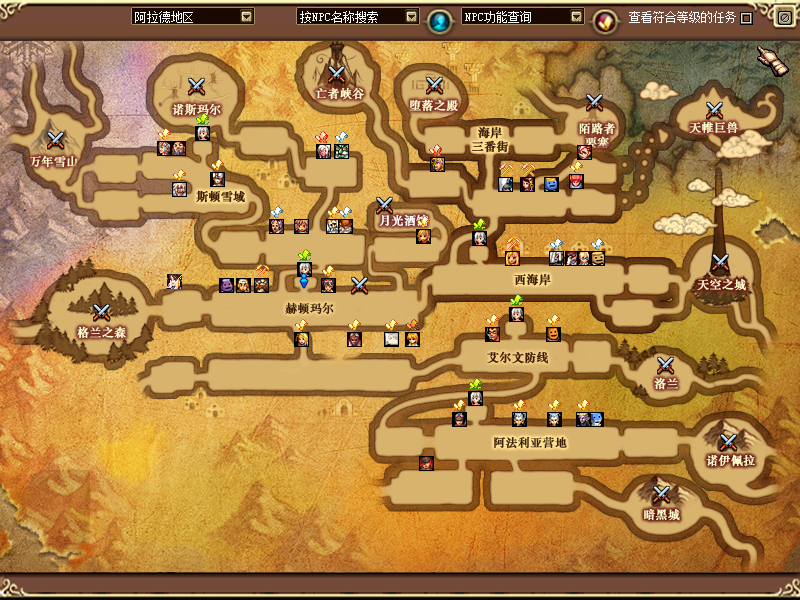Toggle the 查看符合等级的任务 checkbox
This screenshot has height=600, width=800.
pyautogui.click(x=746, y=18)
